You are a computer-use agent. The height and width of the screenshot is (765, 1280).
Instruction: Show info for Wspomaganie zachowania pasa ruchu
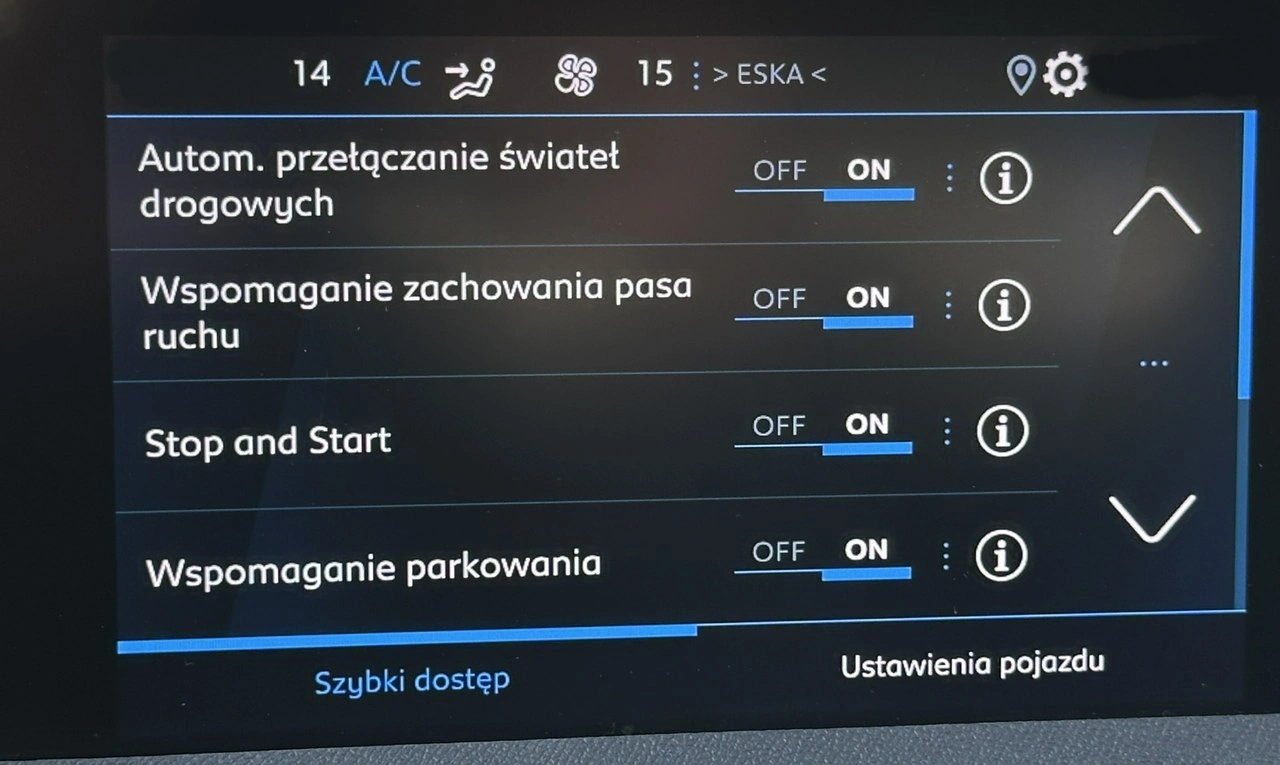1004,303
